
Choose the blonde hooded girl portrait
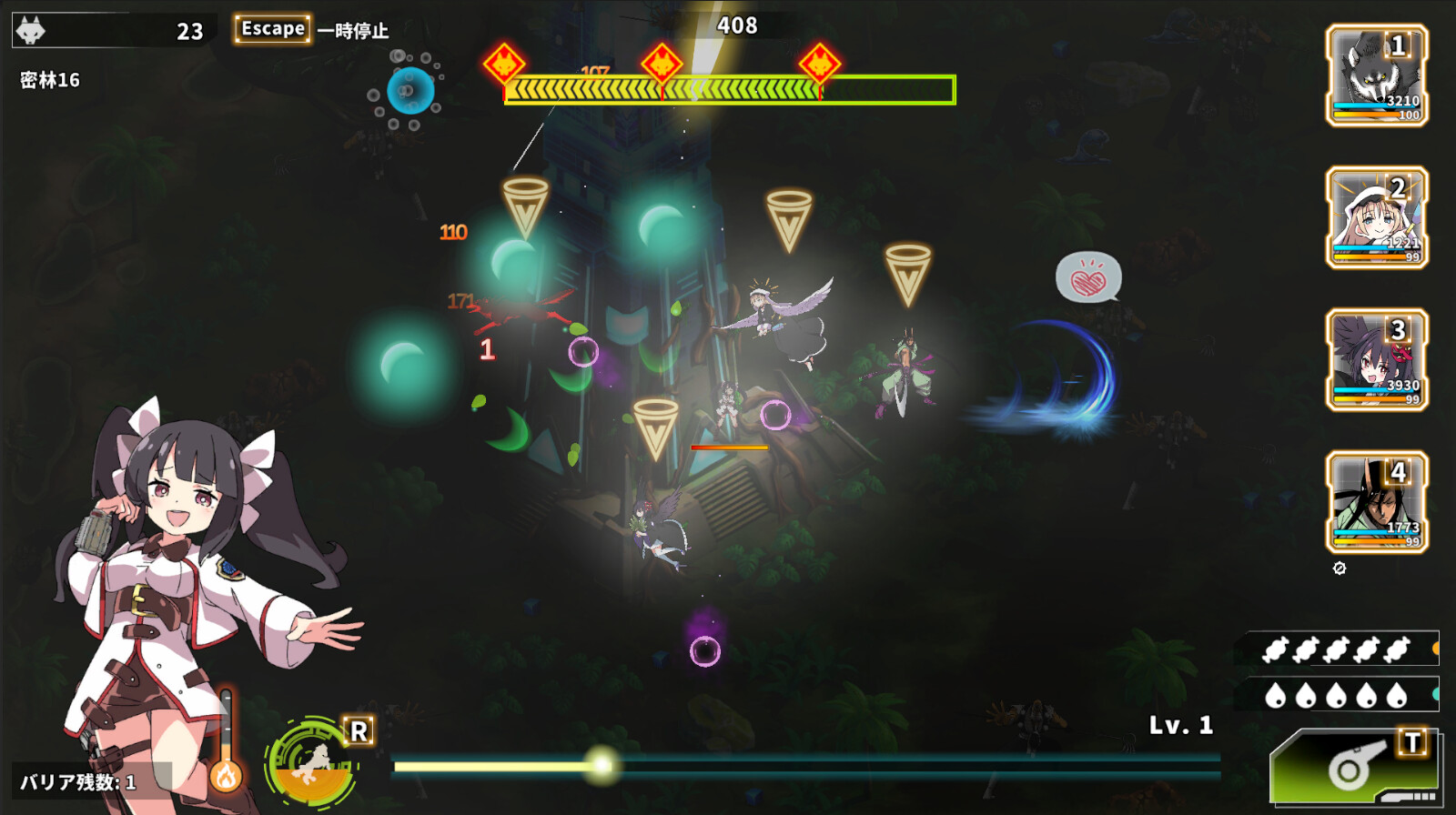1376,217
